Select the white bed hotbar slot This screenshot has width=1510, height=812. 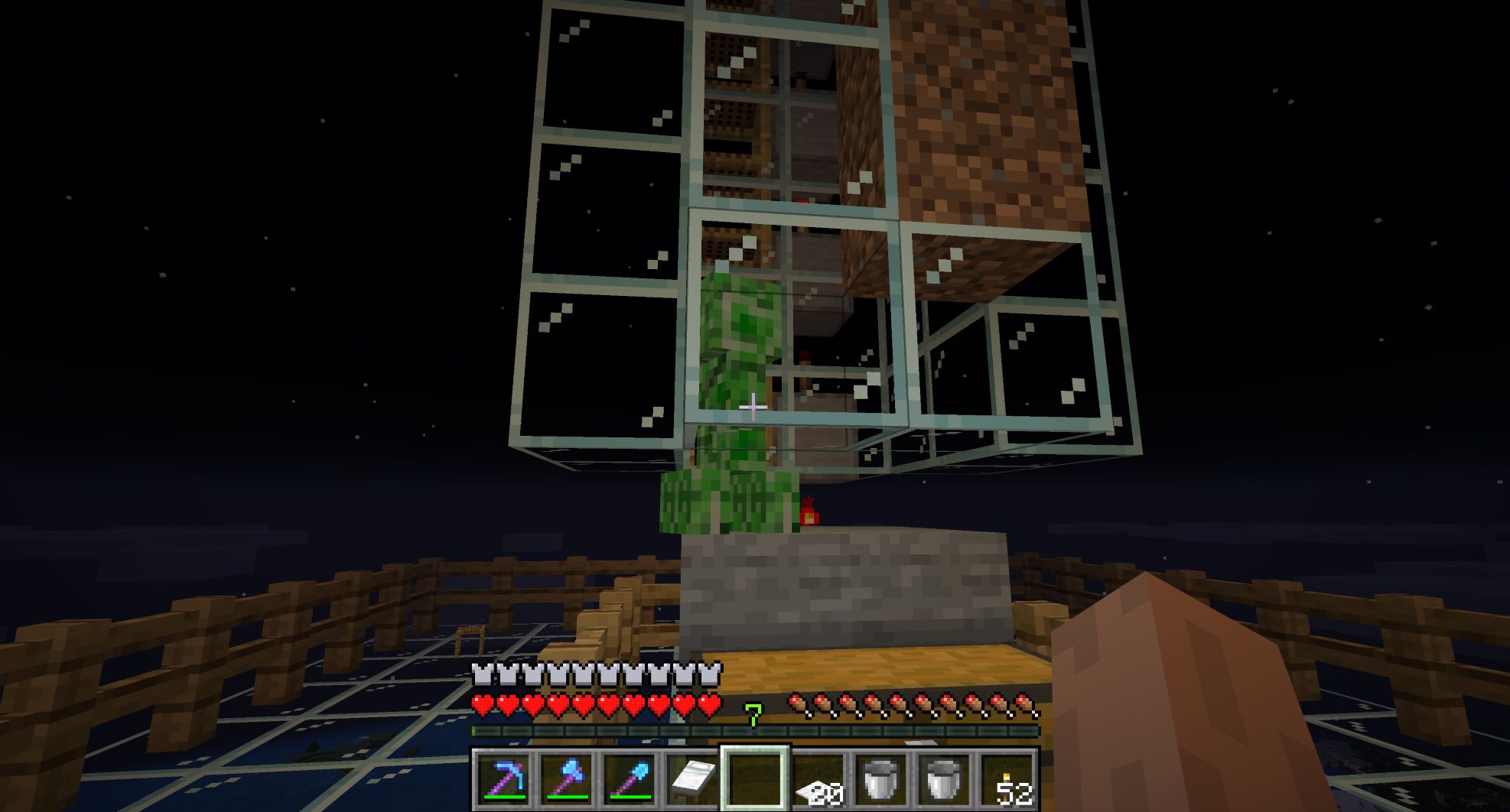click(x=692, y=778)
